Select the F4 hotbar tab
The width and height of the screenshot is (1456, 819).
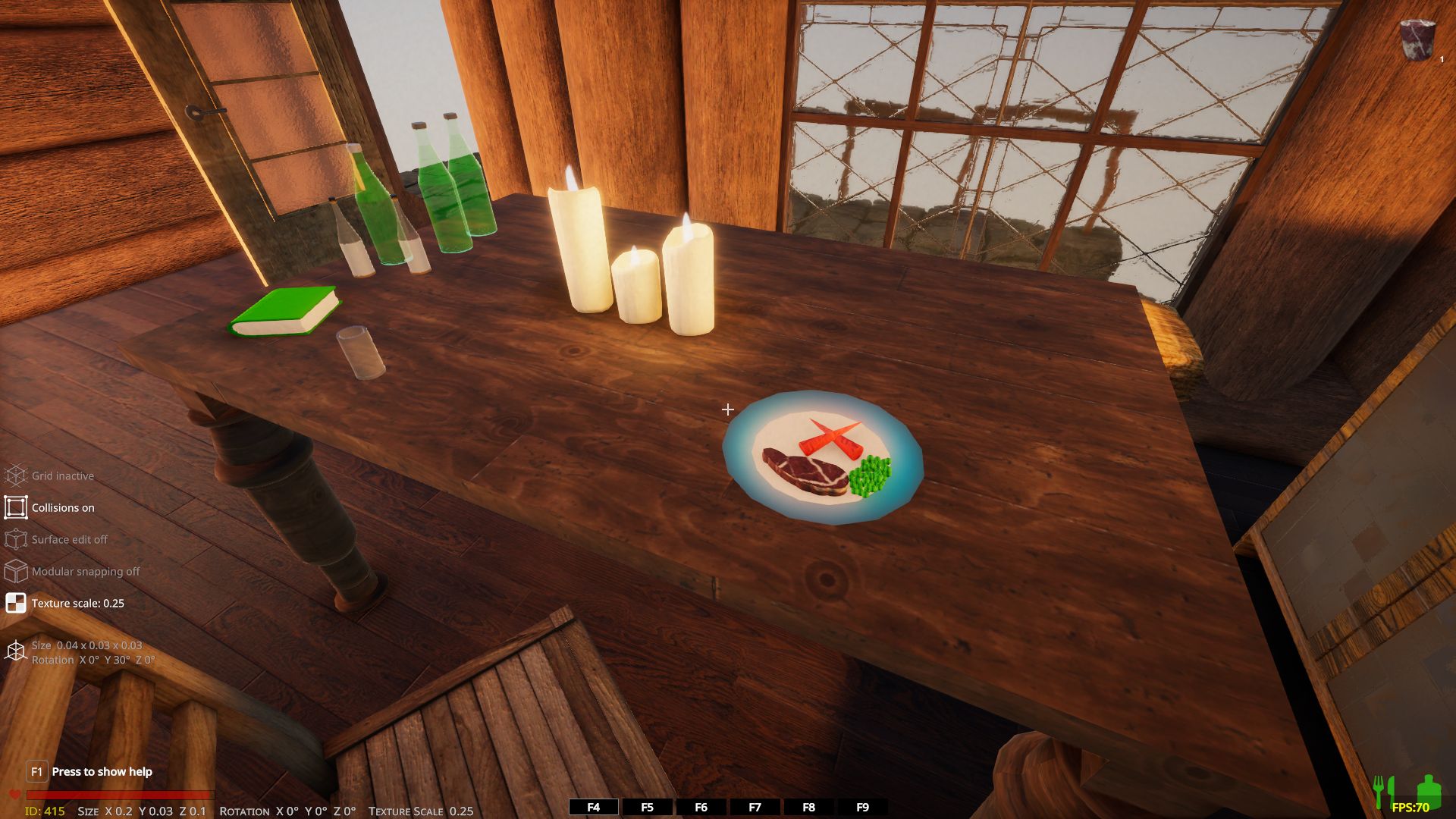pos(594,808)
